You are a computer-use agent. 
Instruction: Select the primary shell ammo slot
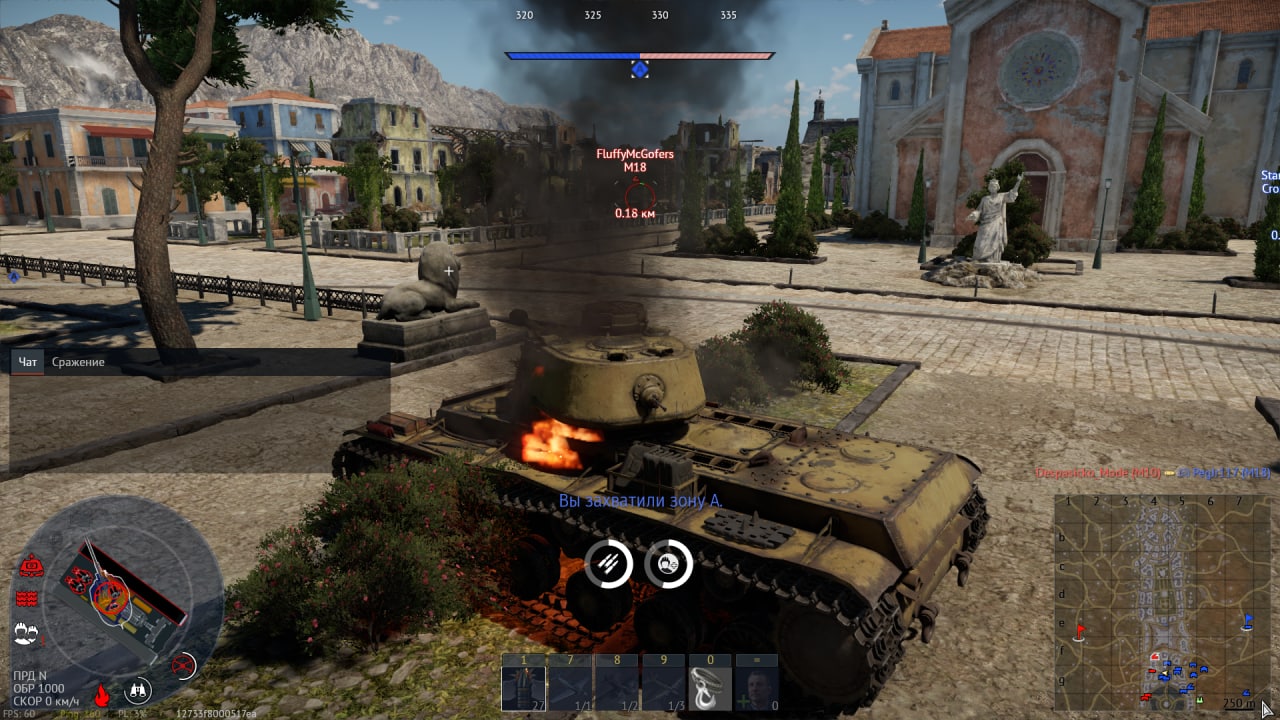(x=523, y=686)
